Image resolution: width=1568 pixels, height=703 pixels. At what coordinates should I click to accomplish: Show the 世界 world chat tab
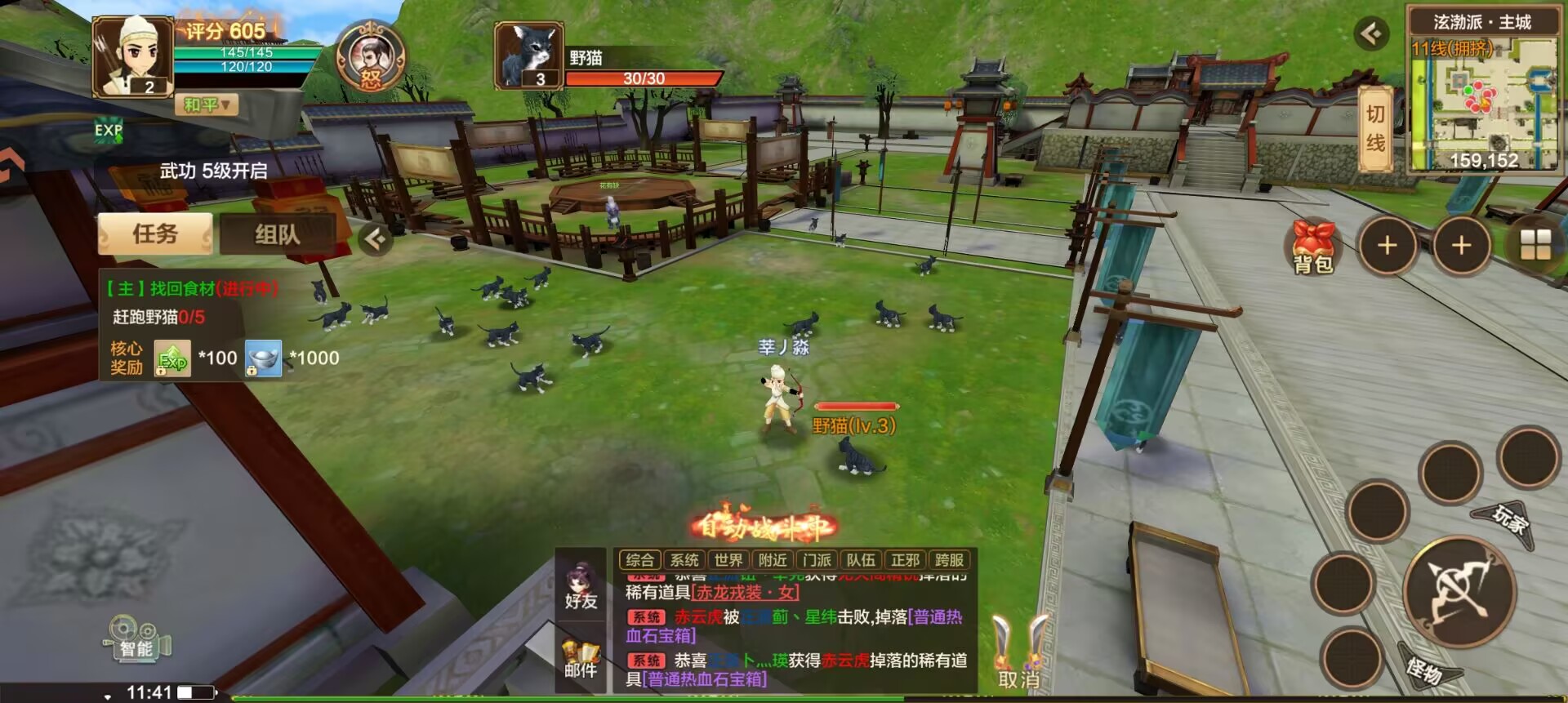click(x=728, y=560)
